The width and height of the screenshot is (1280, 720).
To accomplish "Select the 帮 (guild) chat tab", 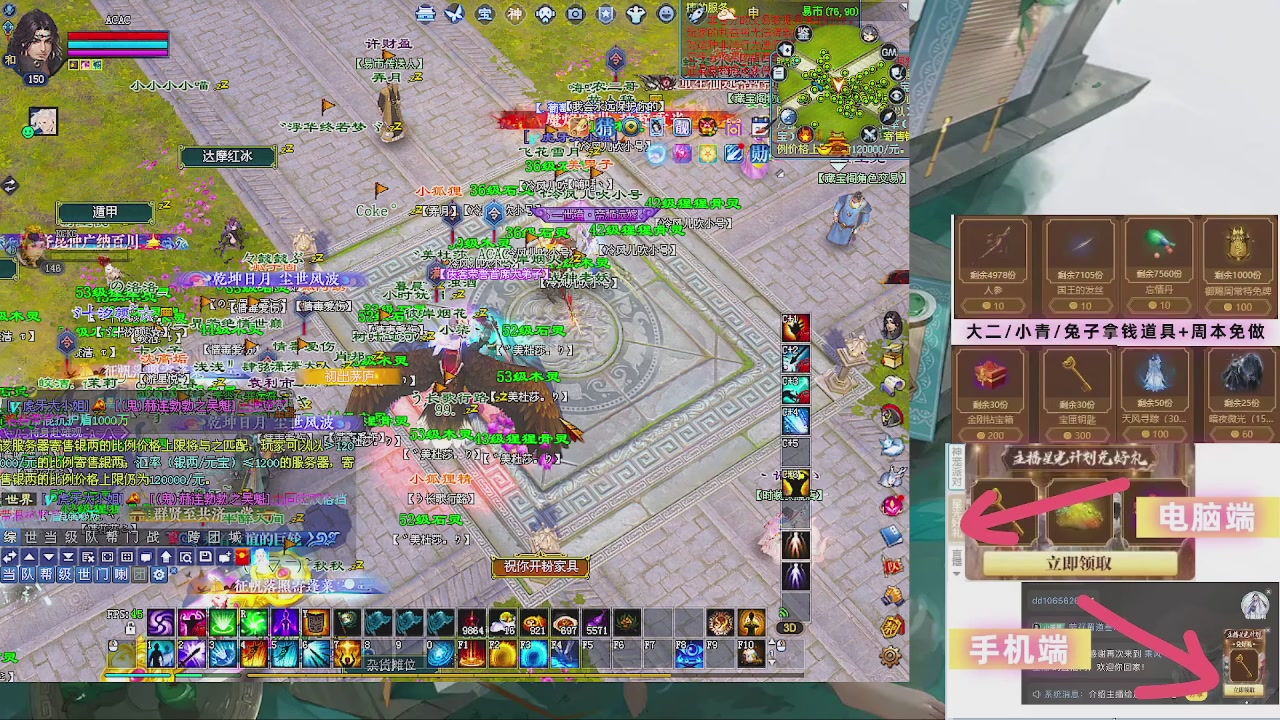I will [x=45, y=575].
